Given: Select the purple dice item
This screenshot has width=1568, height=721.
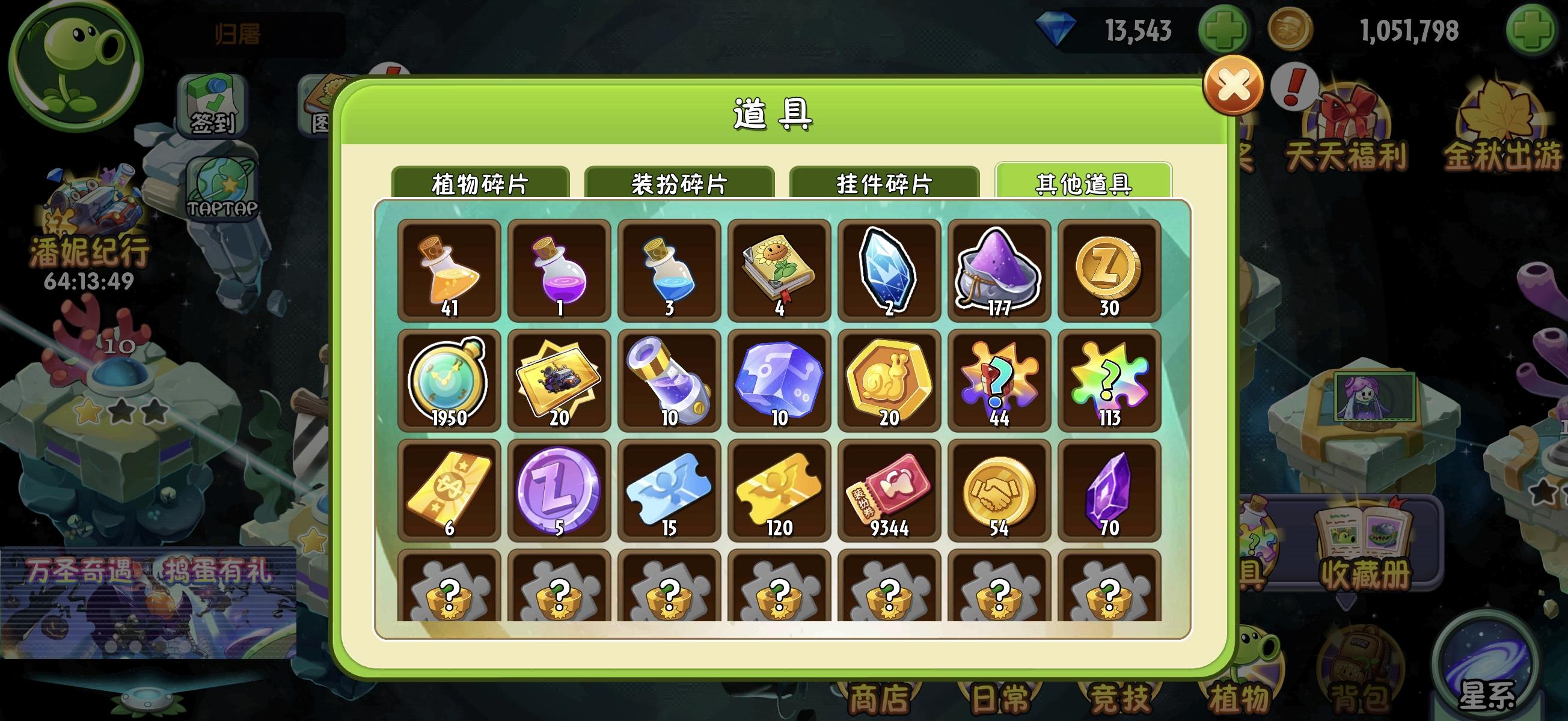Looking at the screenshot, I should pyautogui.click(x=779, y=380).
